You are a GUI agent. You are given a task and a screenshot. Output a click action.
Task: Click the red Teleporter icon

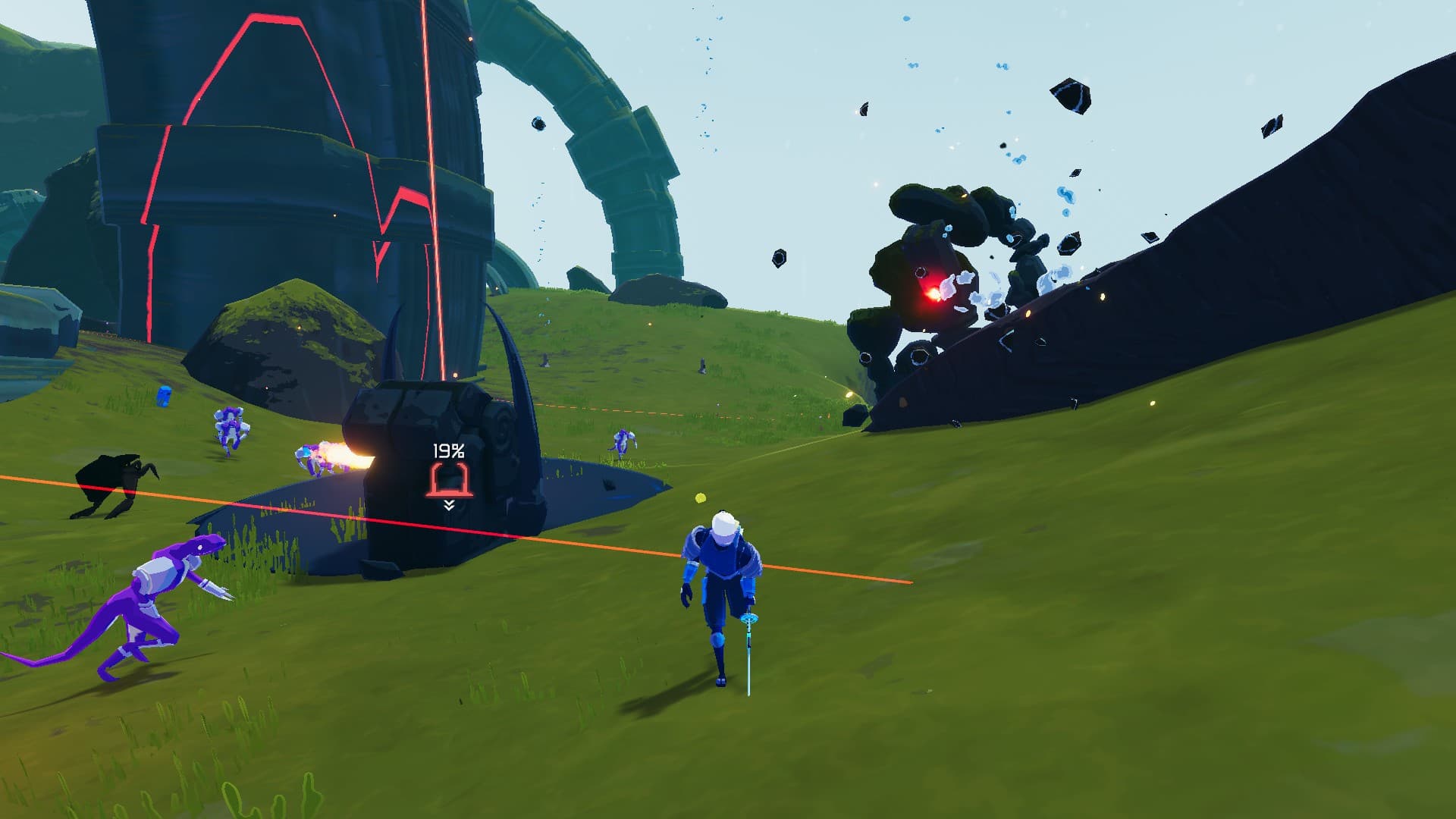click(449, 480)
